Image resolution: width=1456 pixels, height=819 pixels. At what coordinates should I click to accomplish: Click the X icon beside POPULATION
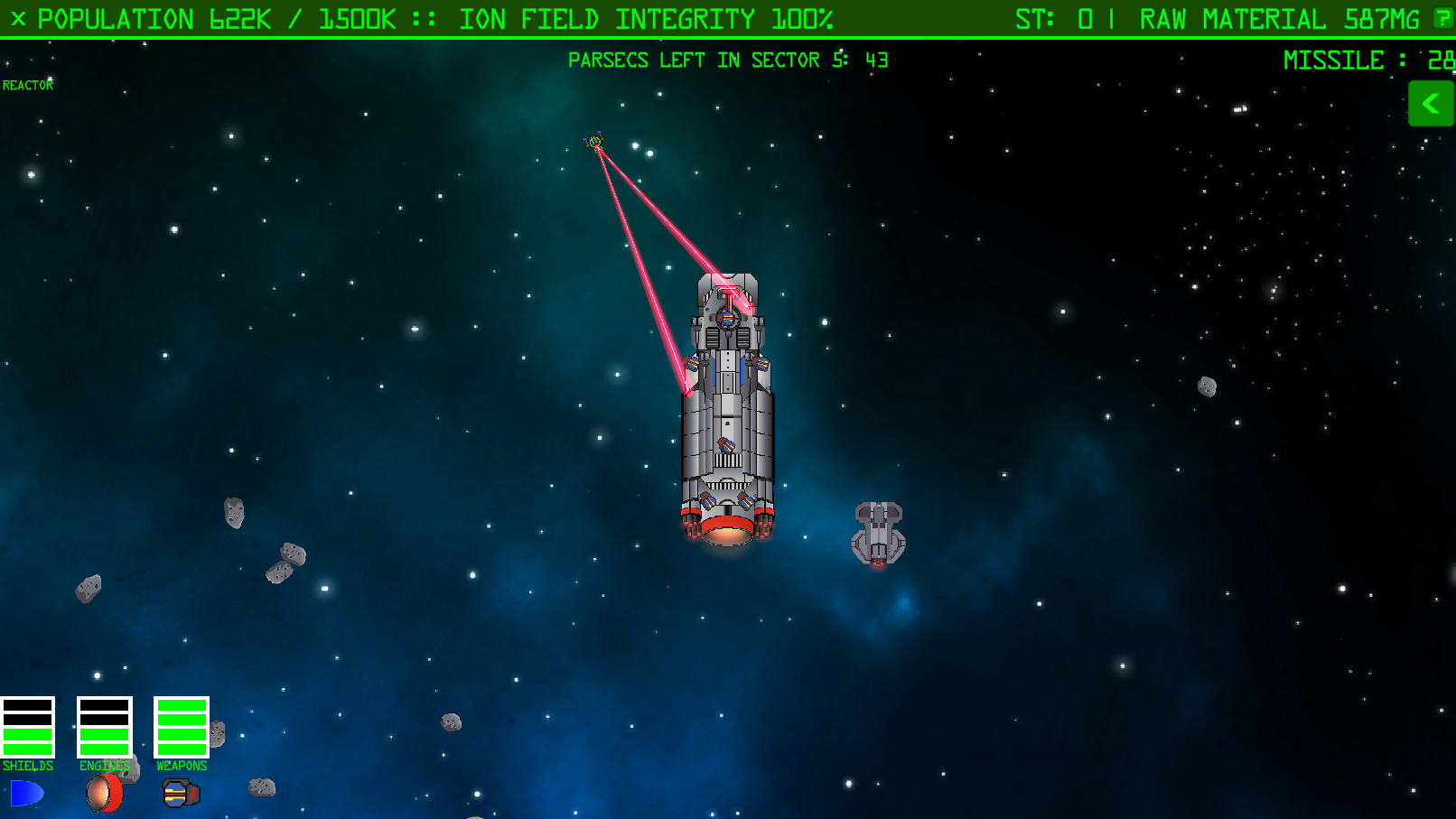coord(17,18)
